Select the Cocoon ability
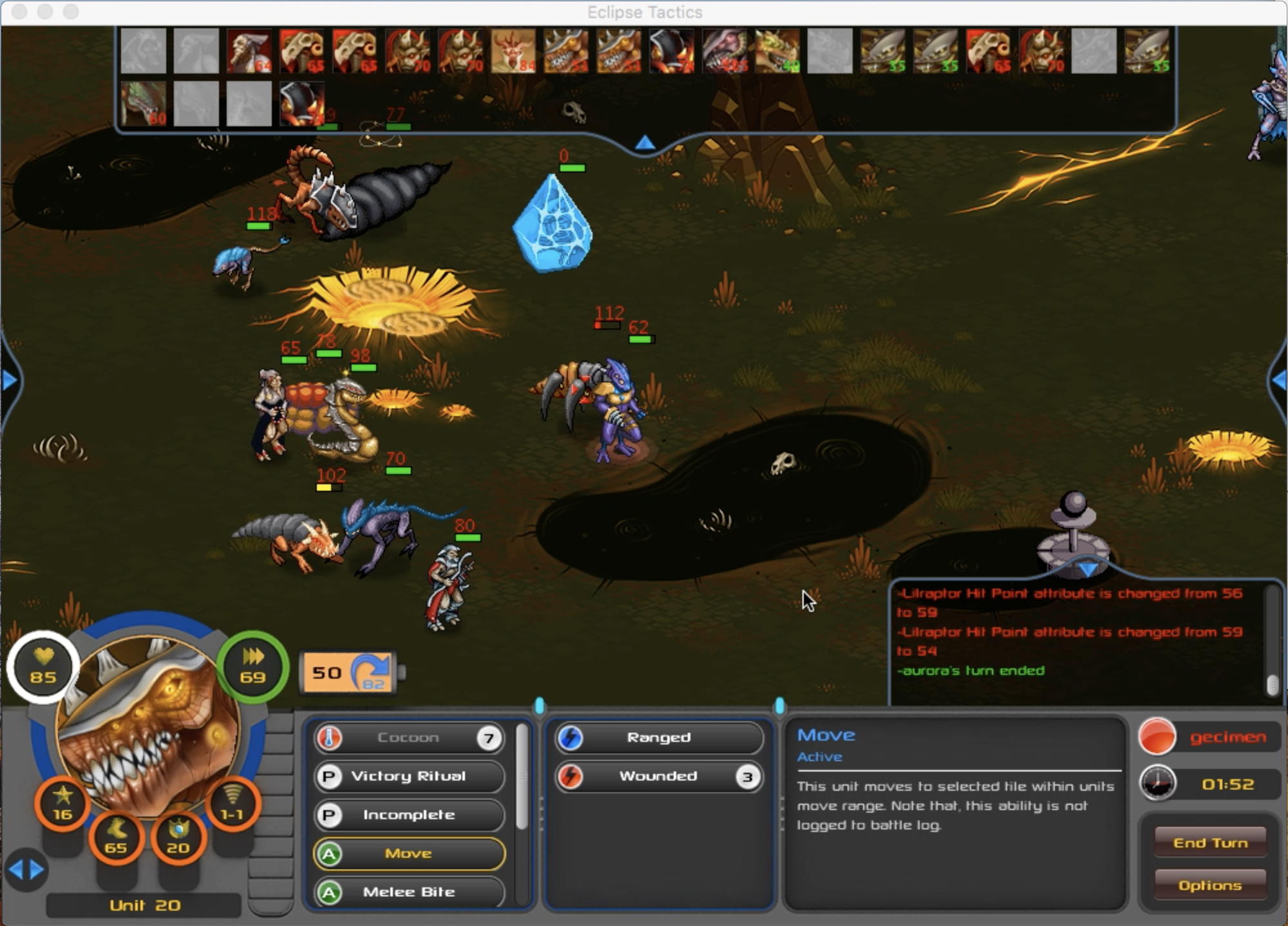This screenshot has height=926, width=1288. [x=409, y=737]
